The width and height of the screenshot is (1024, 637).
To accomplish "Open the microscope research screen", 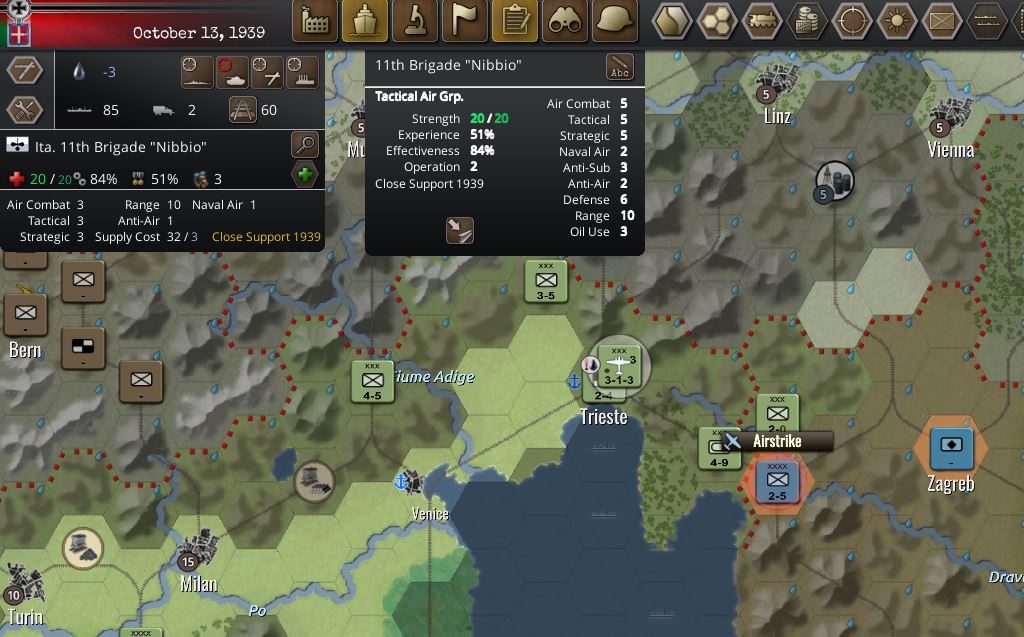I will (x=415, y=21).
